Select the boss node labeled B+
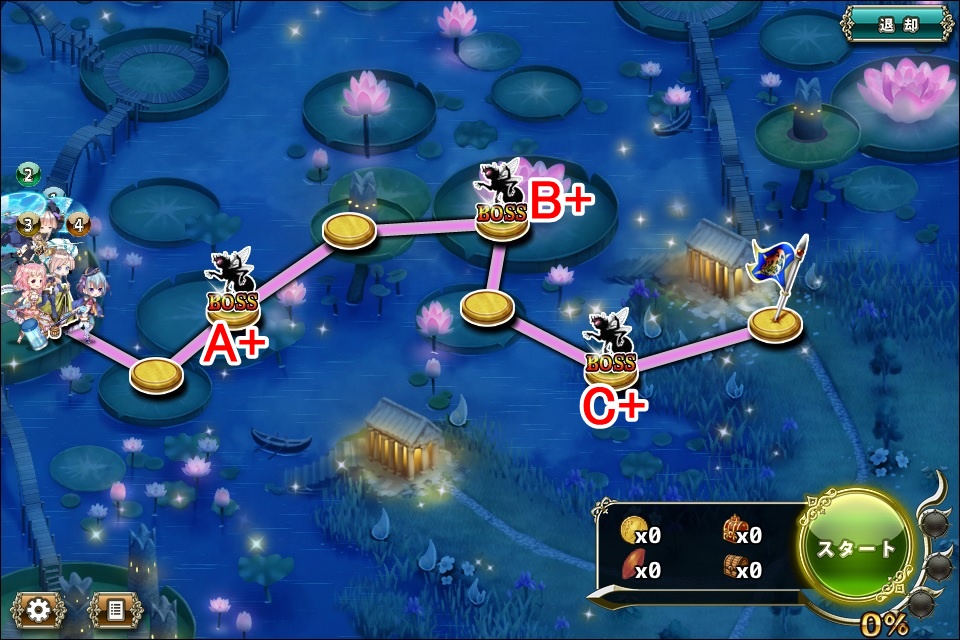The height and width of the screenshot is (640, 960). click(502, 217)
